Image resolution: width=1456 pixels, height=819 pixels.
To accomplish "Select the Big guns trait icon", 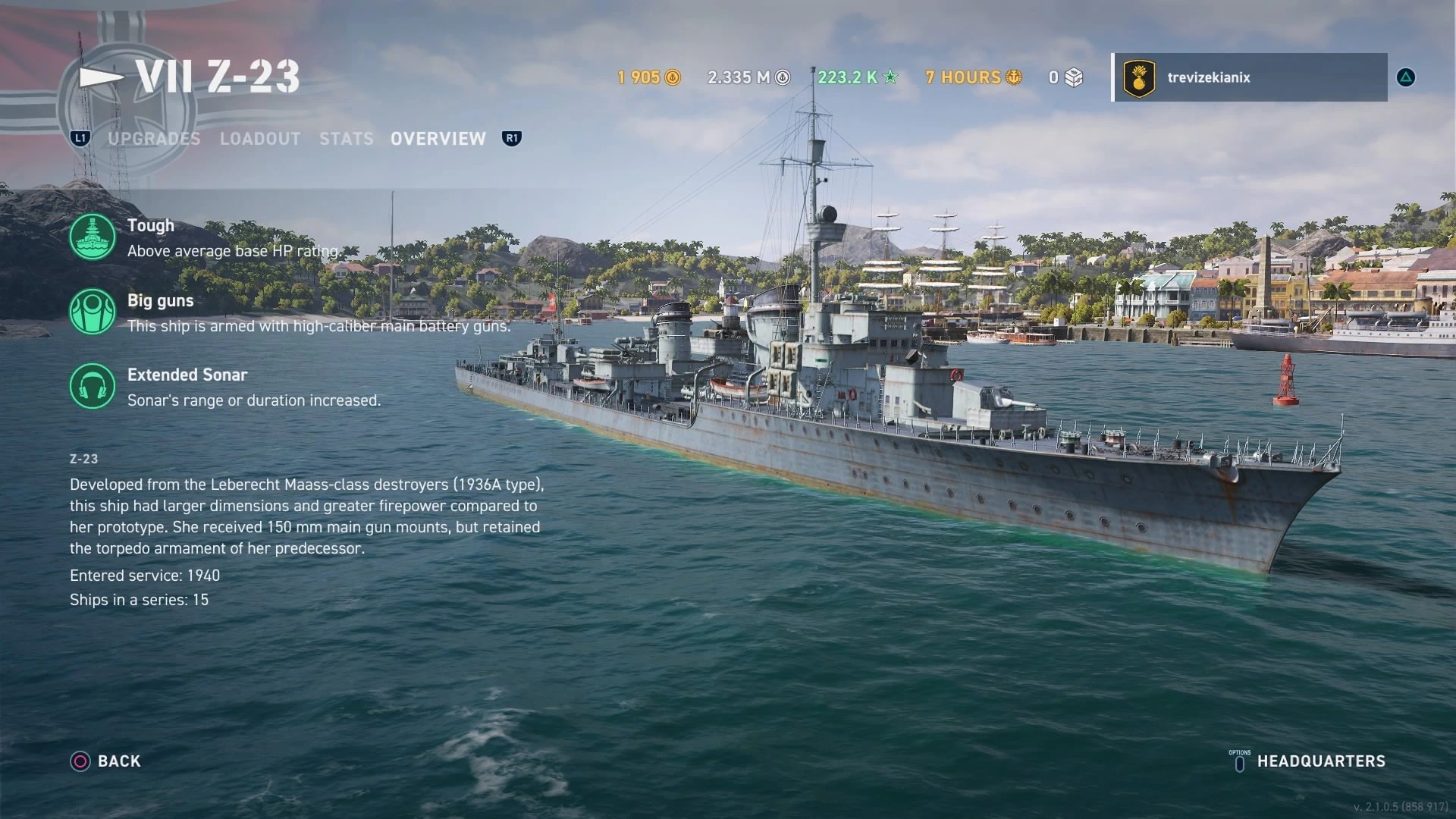I will coord(93,312).
